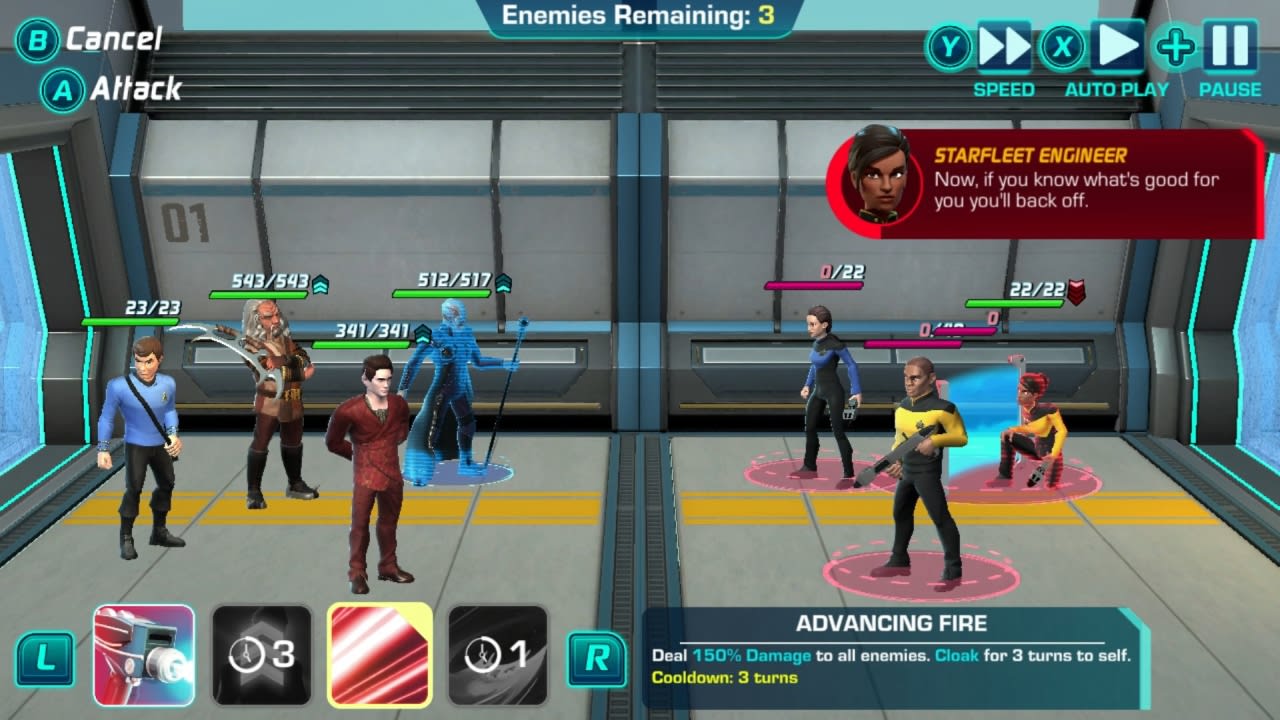Toggle battle speed with the Y button

coord(953,45)
